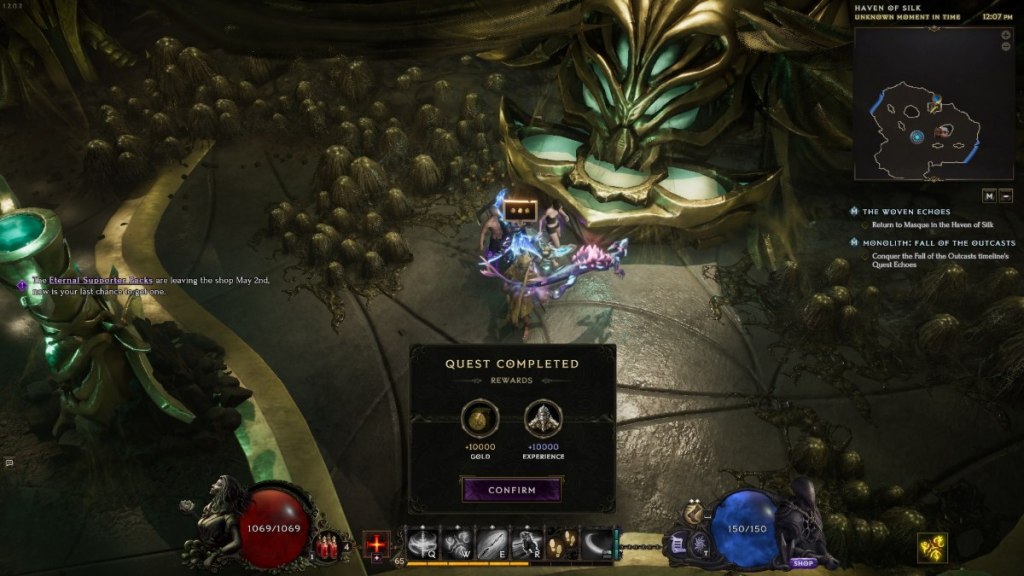This screenshot has width=1024, height=576.
Task: Open the Eternal Supporter Packs link
Action: pyautogui.click(x=100, y=281)
